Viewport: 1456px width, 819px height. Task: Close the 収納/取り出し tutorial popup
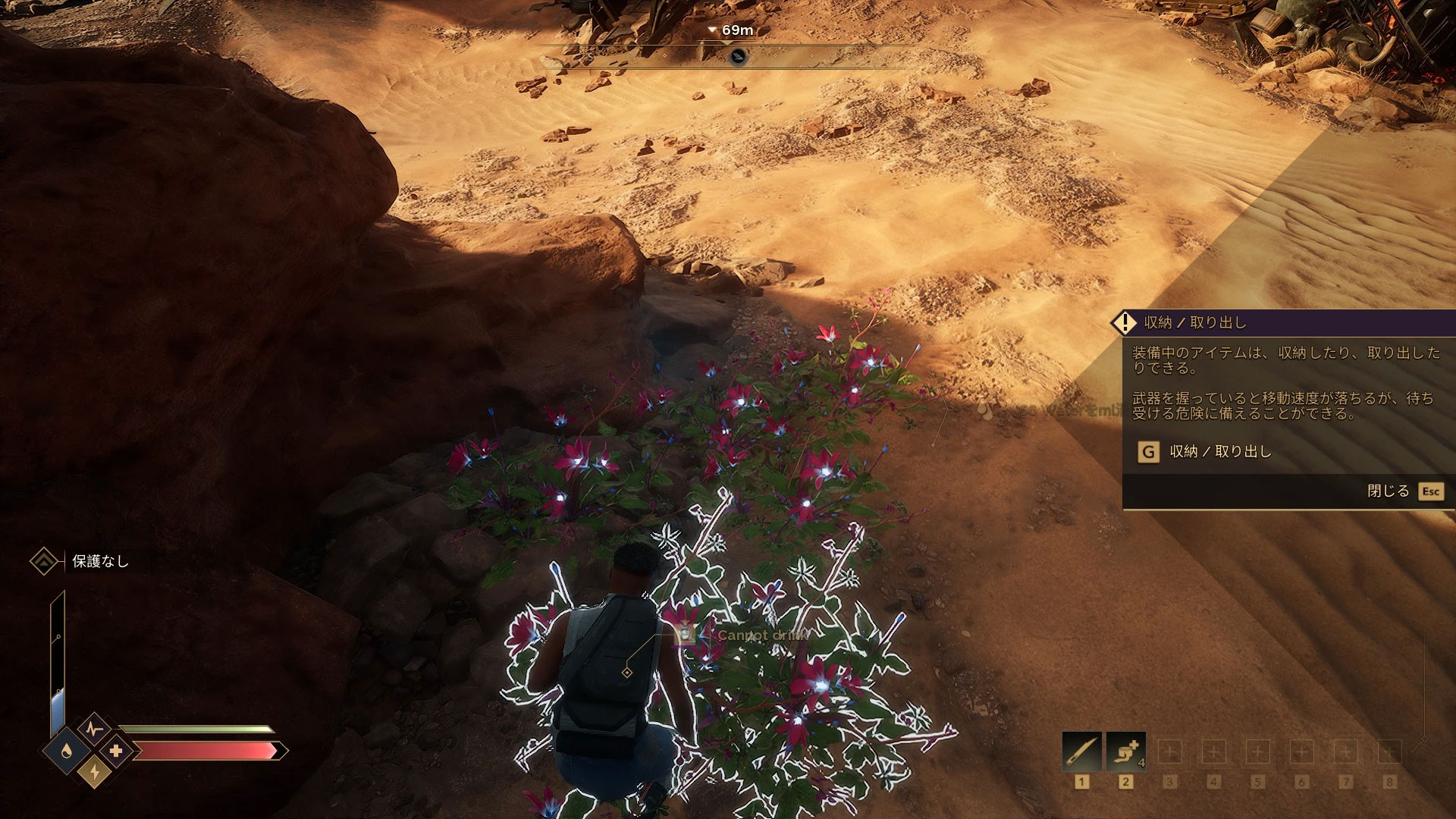[1429, 491]
